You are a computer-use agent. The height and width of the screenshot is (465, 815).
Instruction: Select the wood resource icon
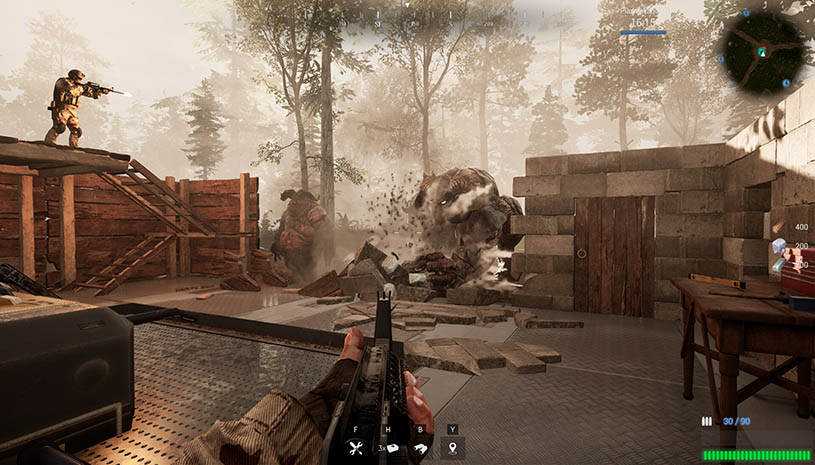coord(777,229)
